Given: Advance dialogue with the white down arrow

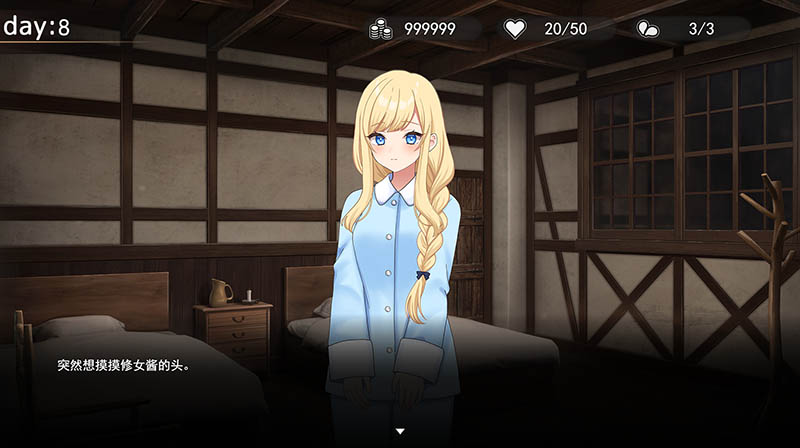Looking at the screenshot, I should point(400,431).
